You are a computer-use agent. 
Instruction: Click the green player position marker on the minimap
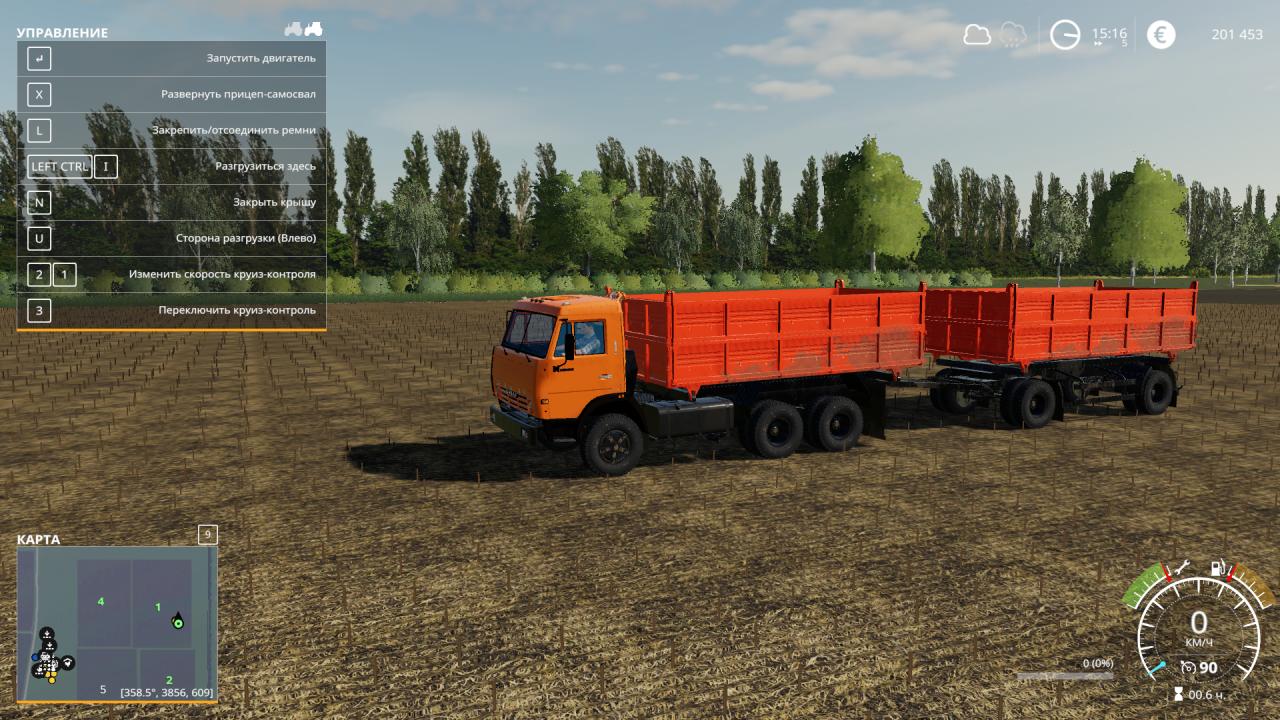click(x=178, y=623)
